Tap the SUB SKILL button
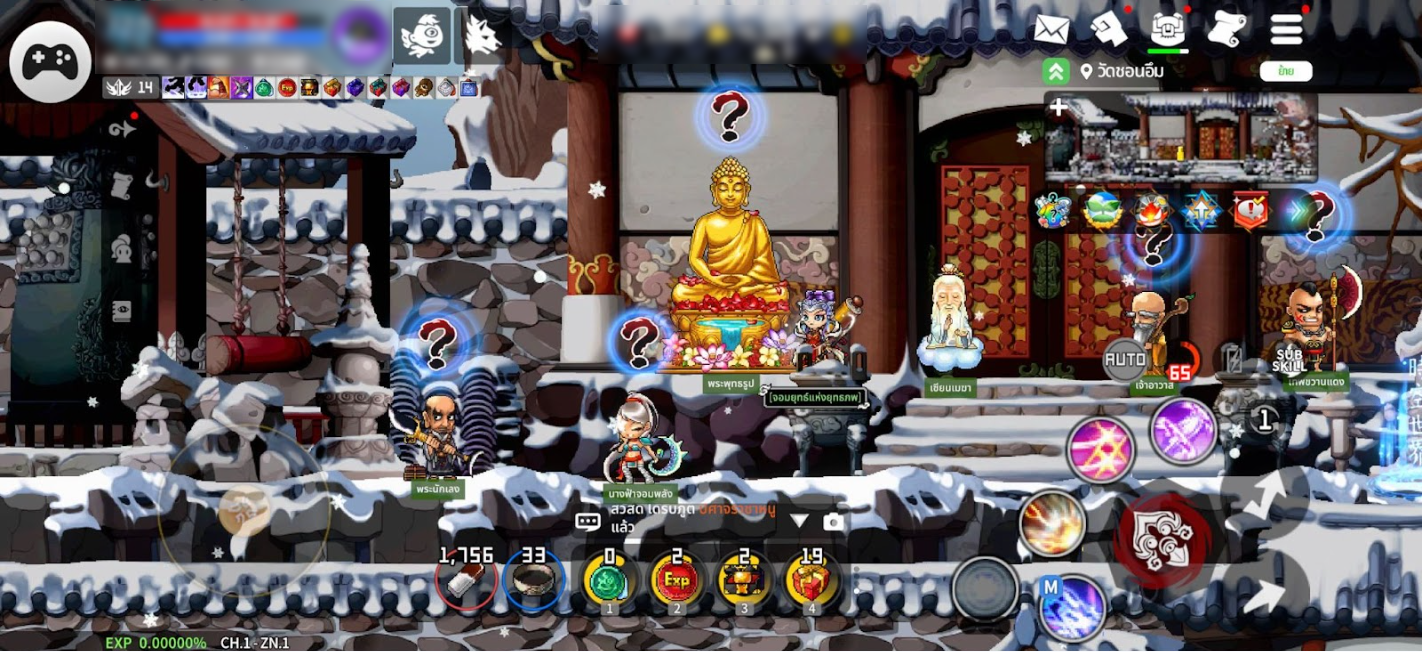This screenshot has height=652, width=1422. [x=1290, y=360]
